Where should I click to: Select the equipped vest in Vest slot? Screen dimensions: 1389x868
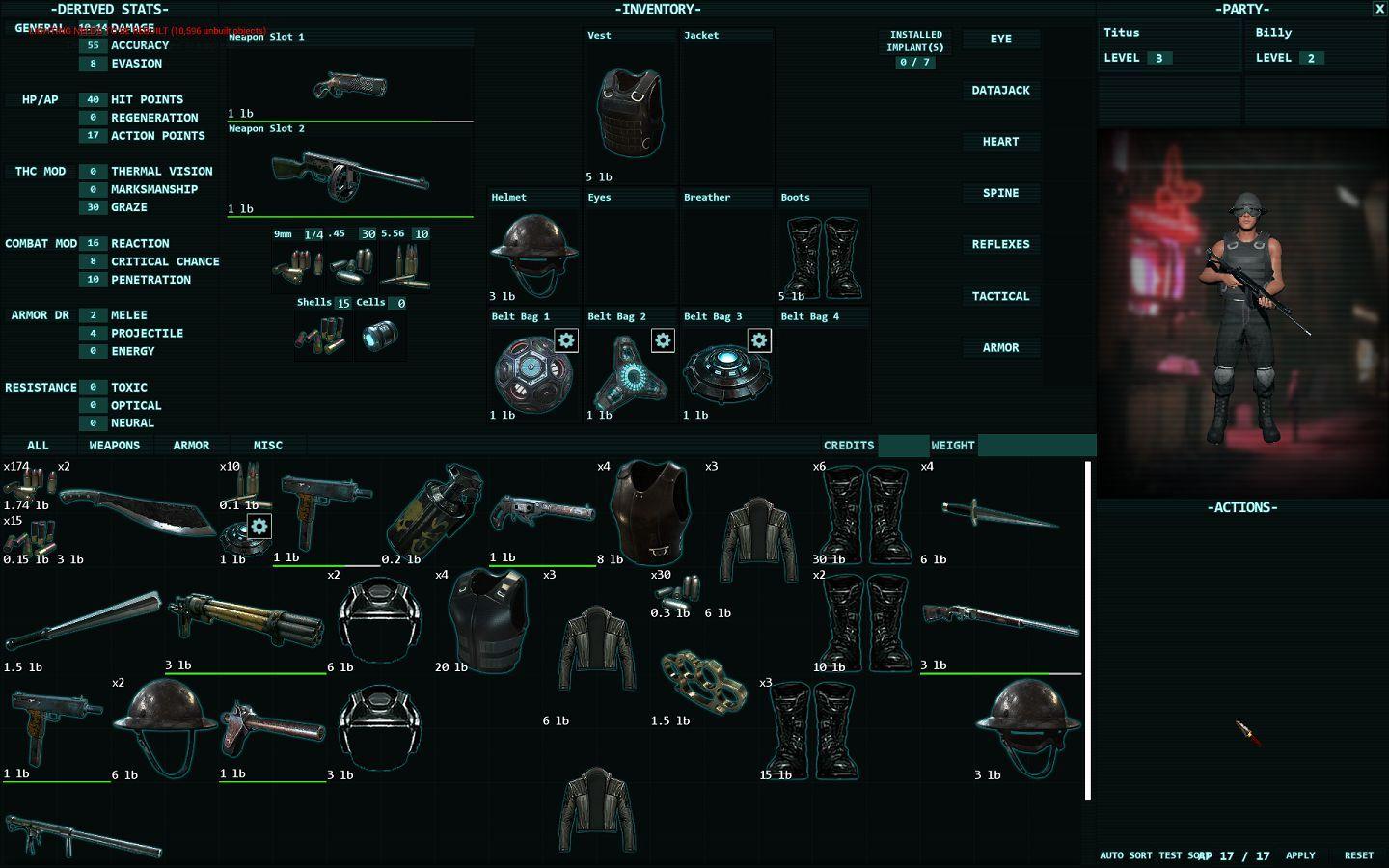click(x=630, y=112)
